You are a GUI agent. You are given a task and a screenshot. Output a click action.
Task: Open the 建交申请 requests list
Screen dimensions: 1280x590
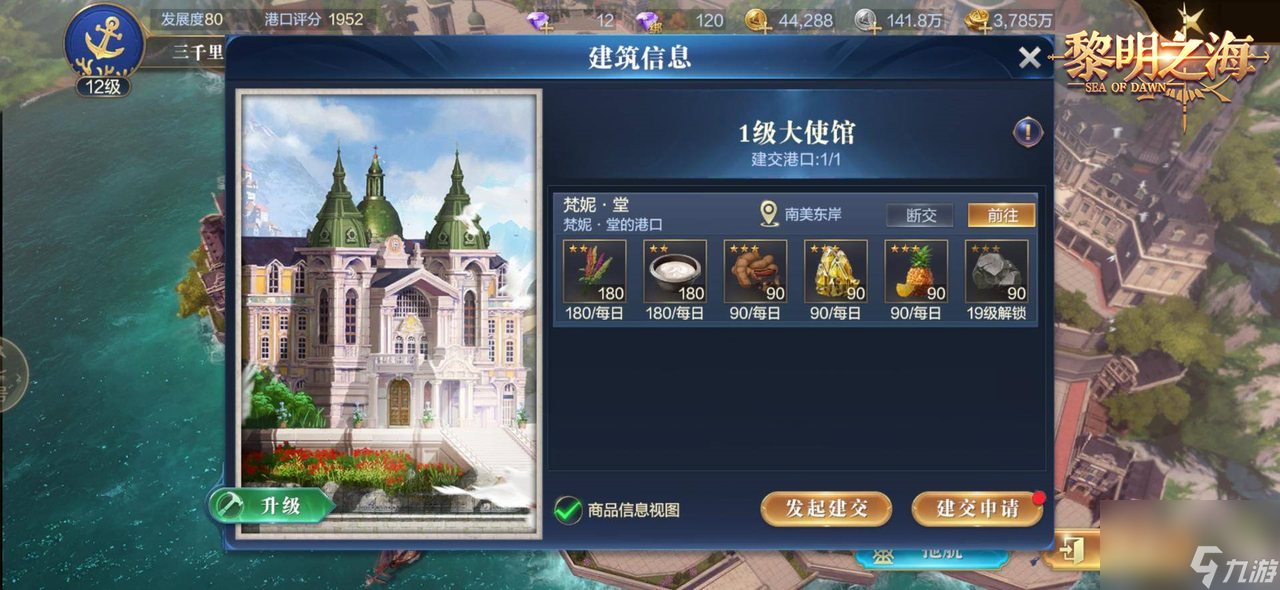977,508
